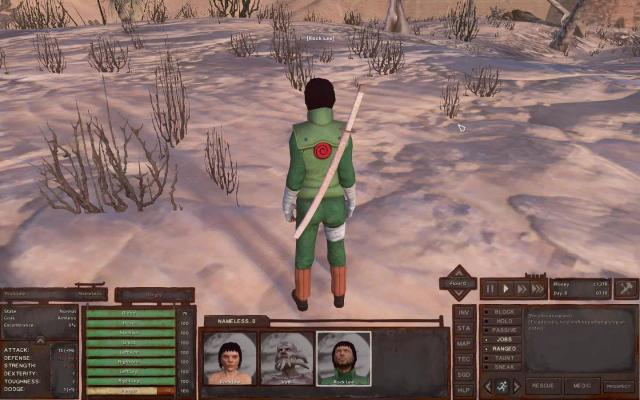The image size is (640, 400).
Task: Toggle the Passive order
Action: [x=501, y=330]
